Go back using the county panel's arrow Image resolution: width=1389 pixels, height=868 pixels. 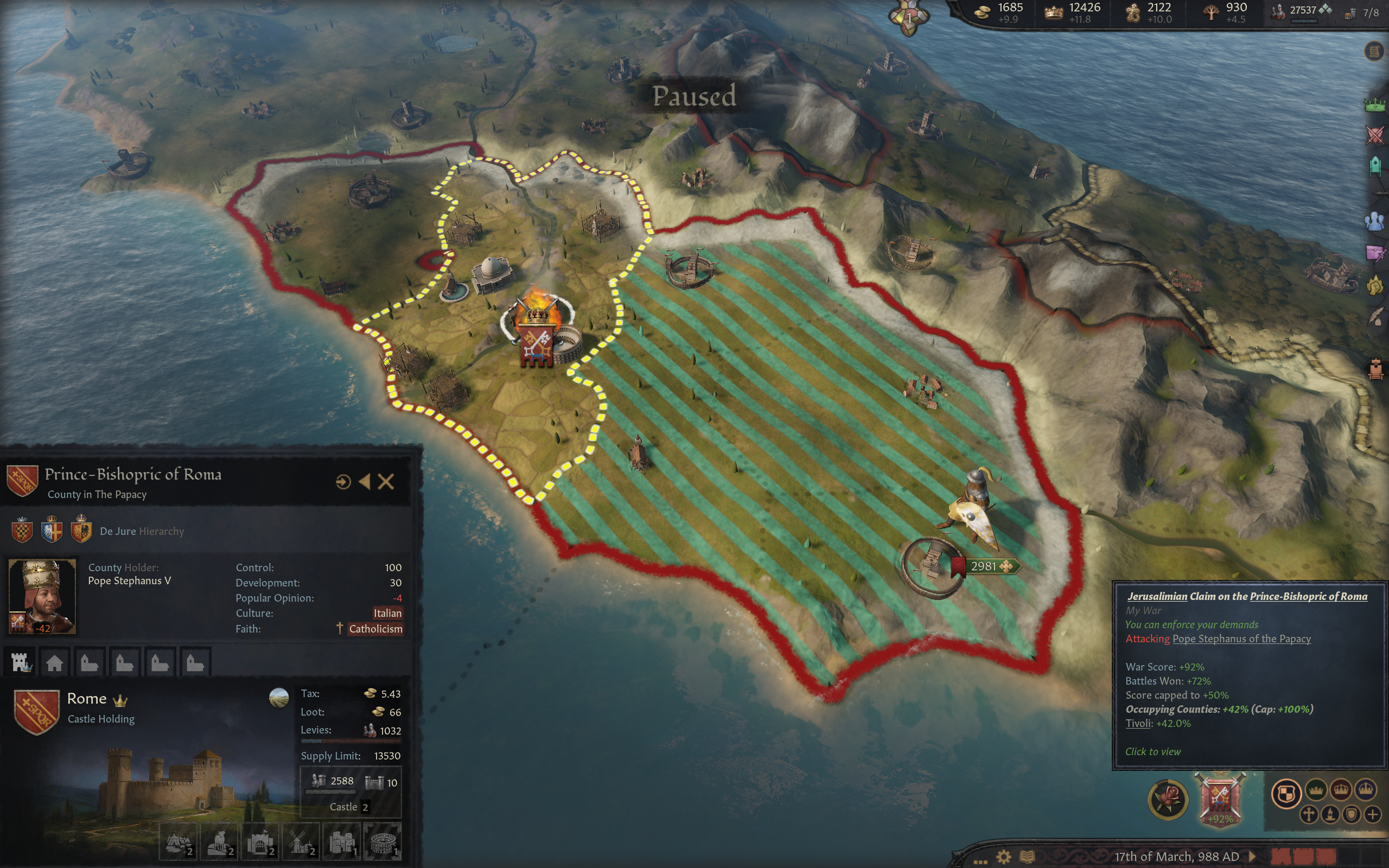[365, 482]
